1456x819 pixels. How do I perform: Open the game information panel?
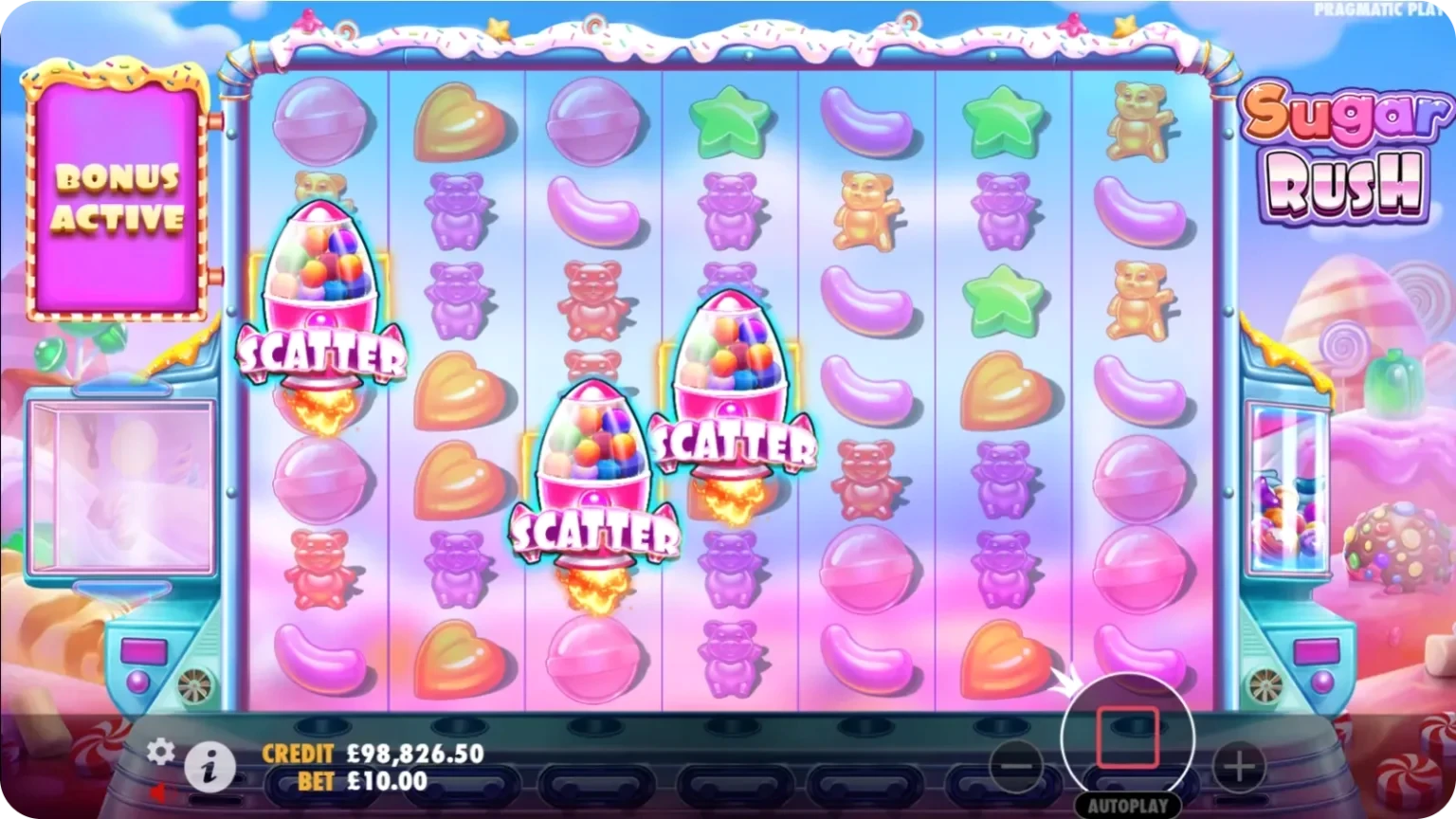210,767
